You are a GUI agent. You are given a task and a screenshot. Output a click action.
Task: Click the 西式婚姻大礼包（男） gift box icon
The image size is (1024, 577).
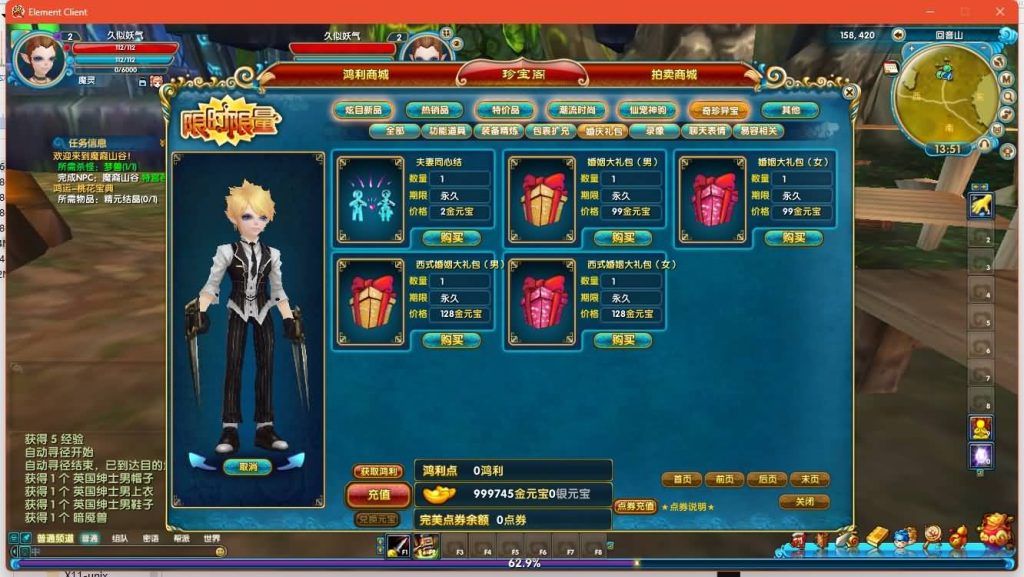[x=373, y=296]
